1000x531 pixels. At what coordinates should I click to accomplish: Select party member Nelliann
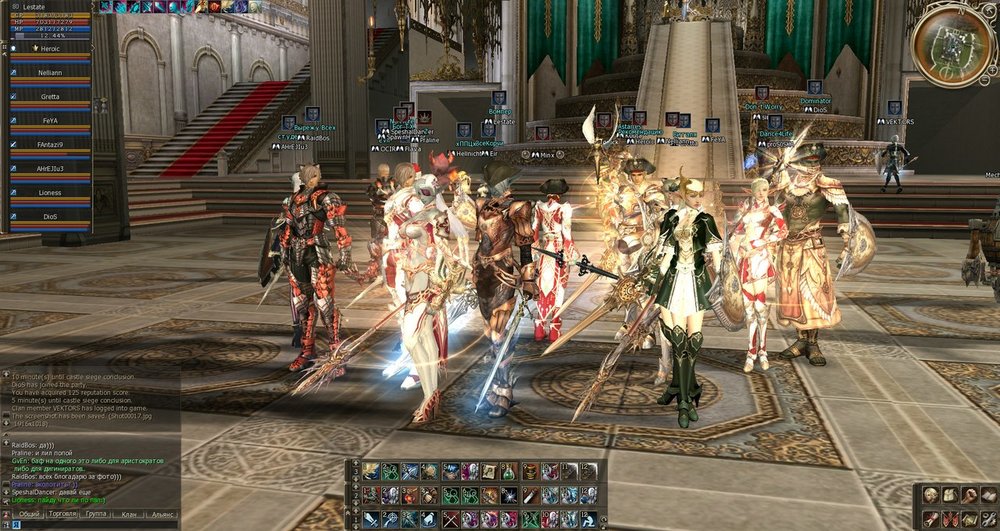pos(50,72)
